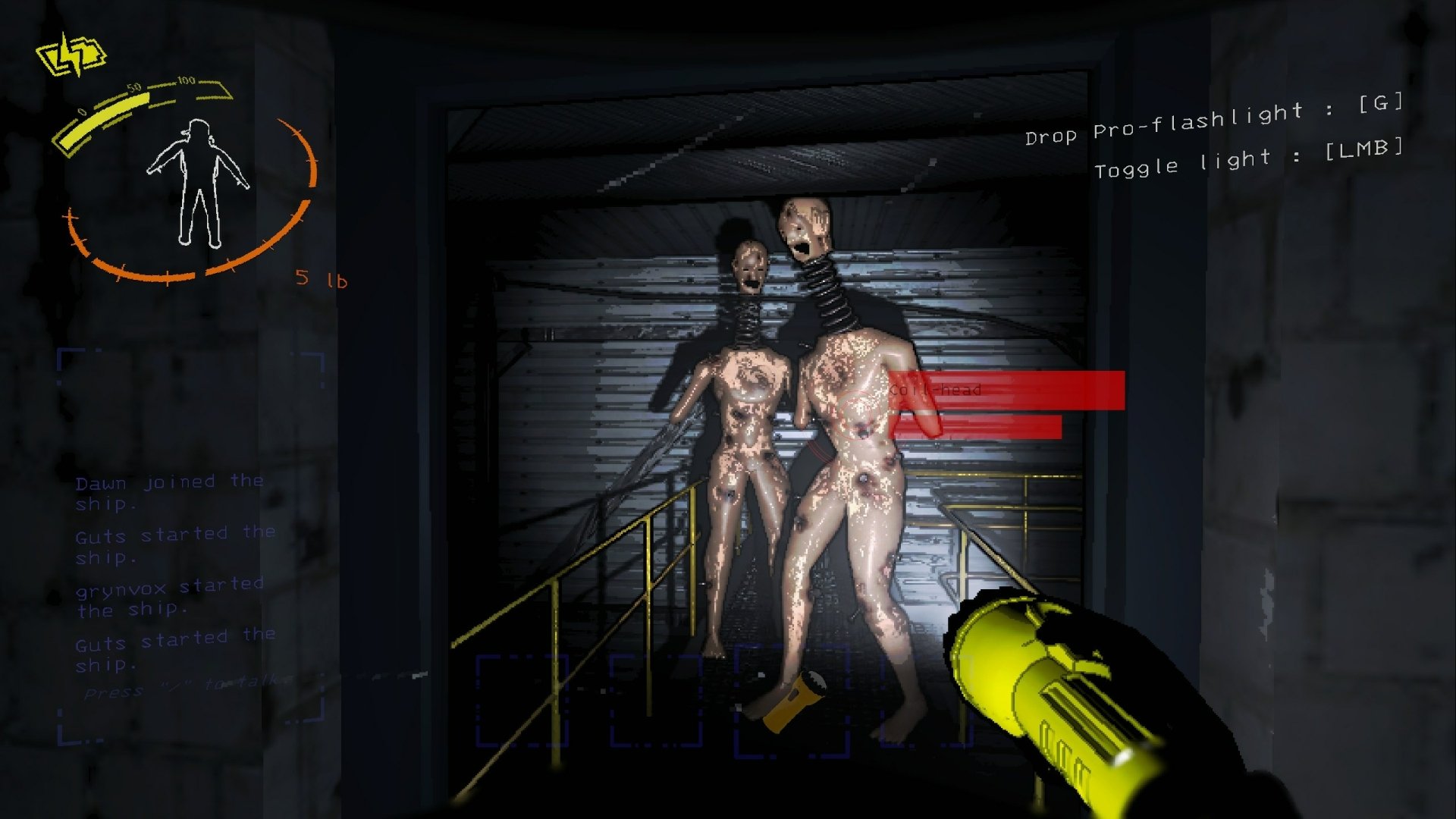Image resolution: width=1456 pixels, height=819 pixels.
Task: Pick up the flashlight lying on the floor
Action: (x=796, y=701)
